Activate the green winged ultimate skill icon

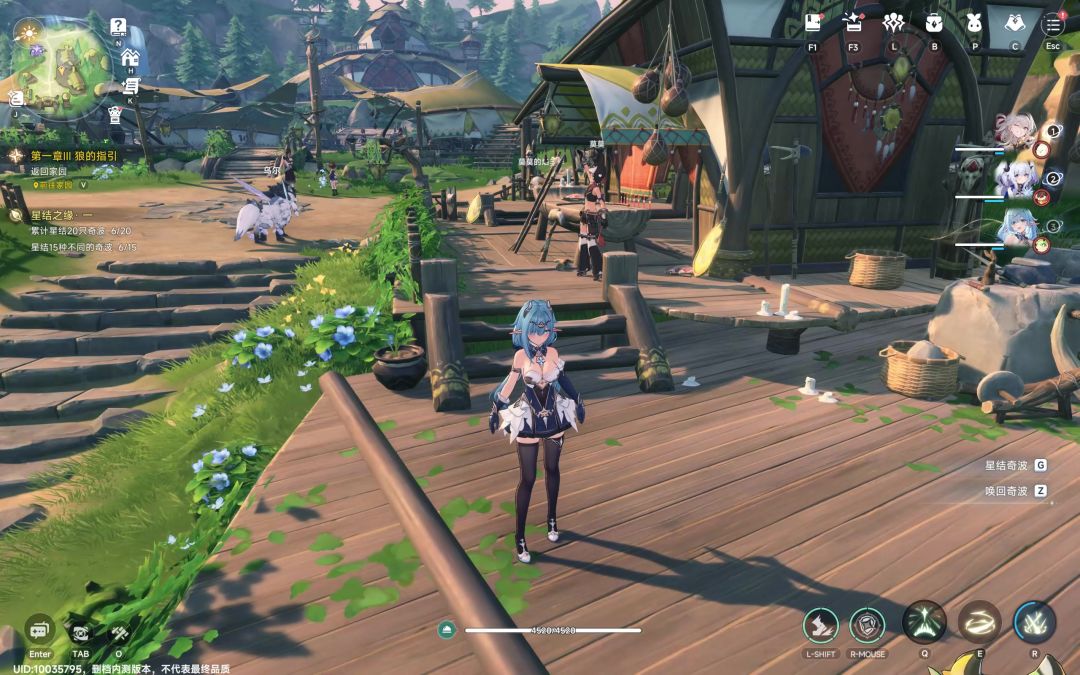[924, 622]
